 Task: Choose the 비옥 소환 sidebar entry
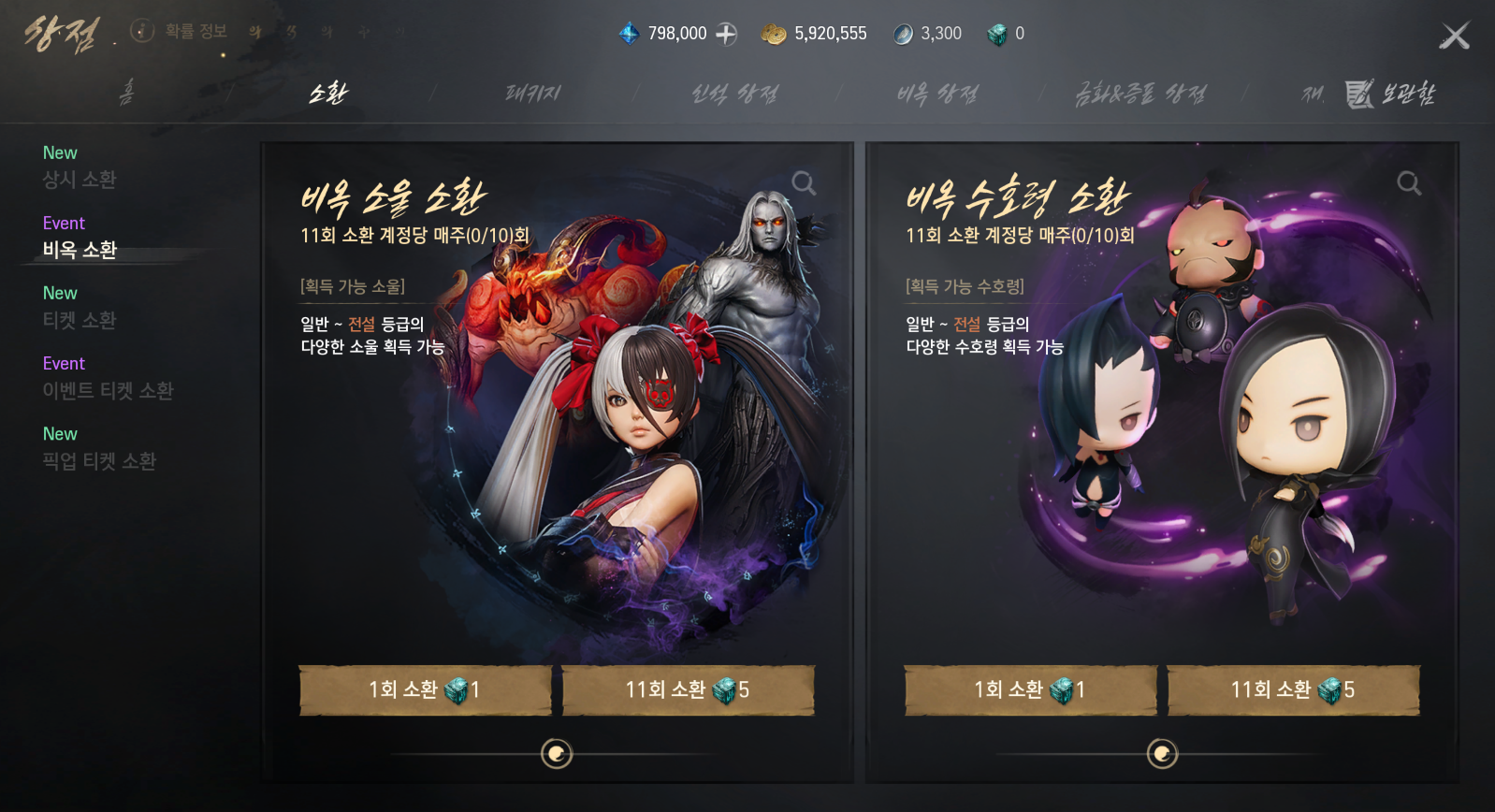80,250
